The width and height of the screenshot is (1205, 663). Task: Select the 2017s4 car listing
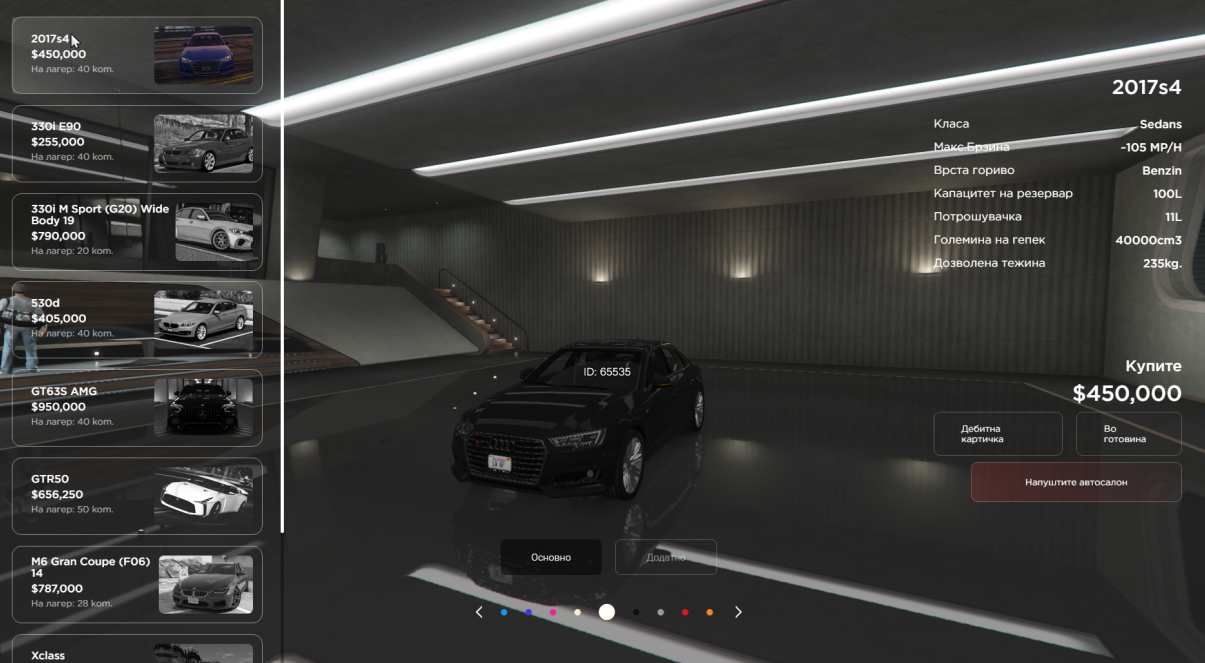pos(137,55)
